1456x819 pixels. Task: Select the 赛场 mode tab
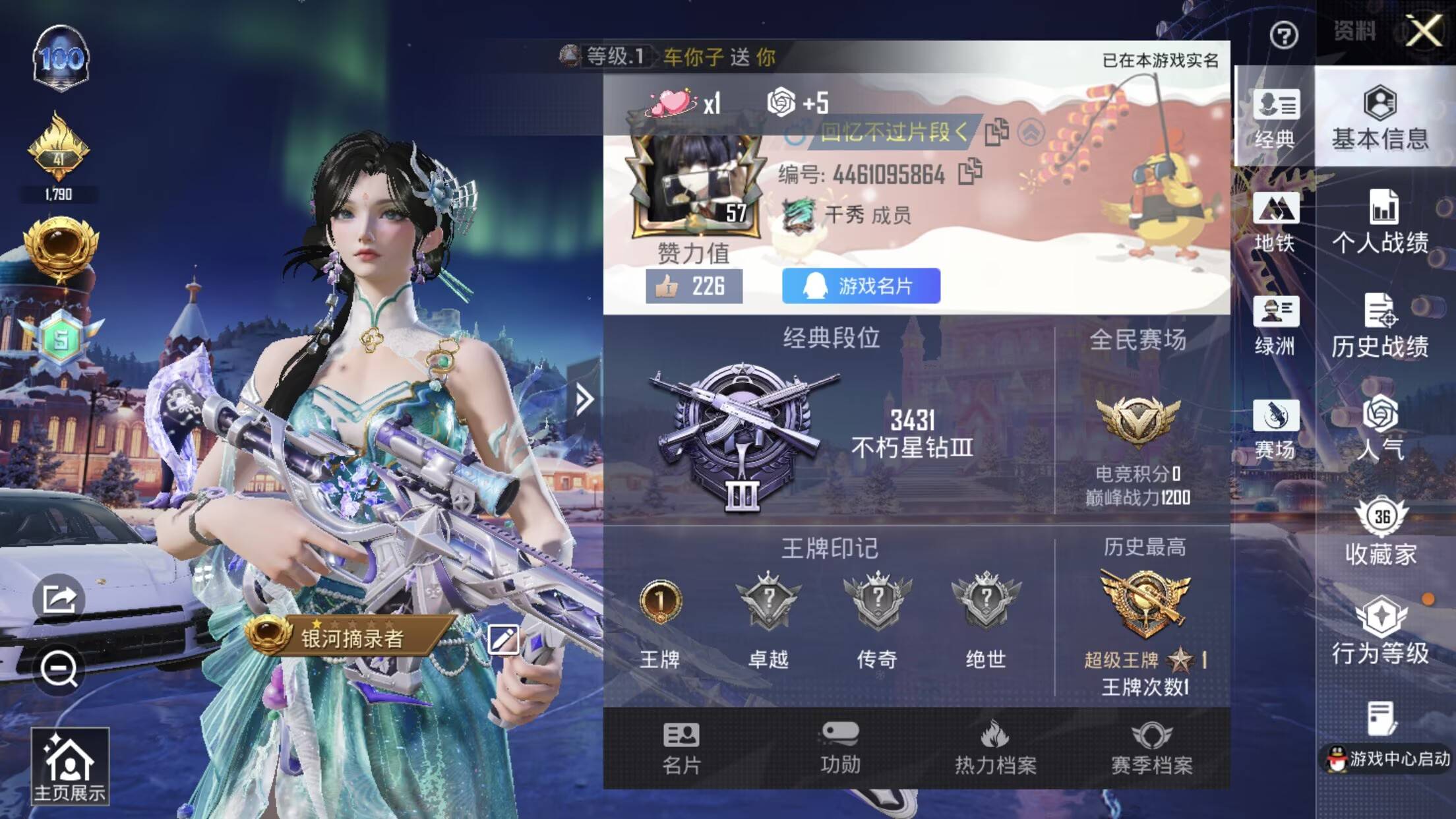[1275, 429]
